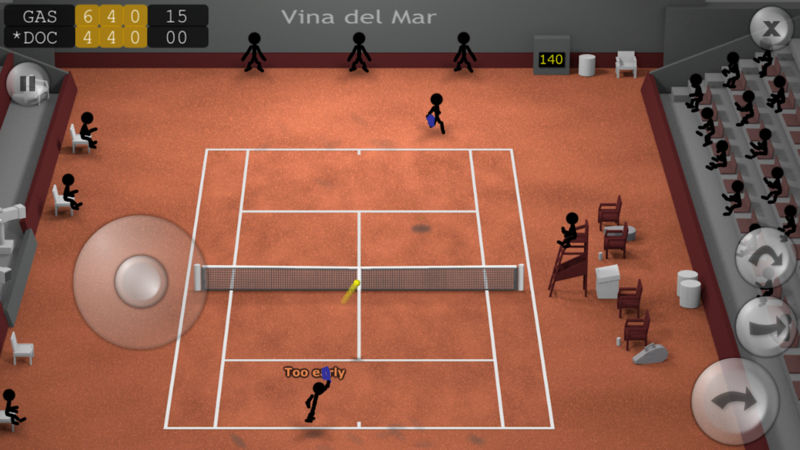Tap the virtual movement joystick
This screenshot has height=450, width=800.
(140, 282)
